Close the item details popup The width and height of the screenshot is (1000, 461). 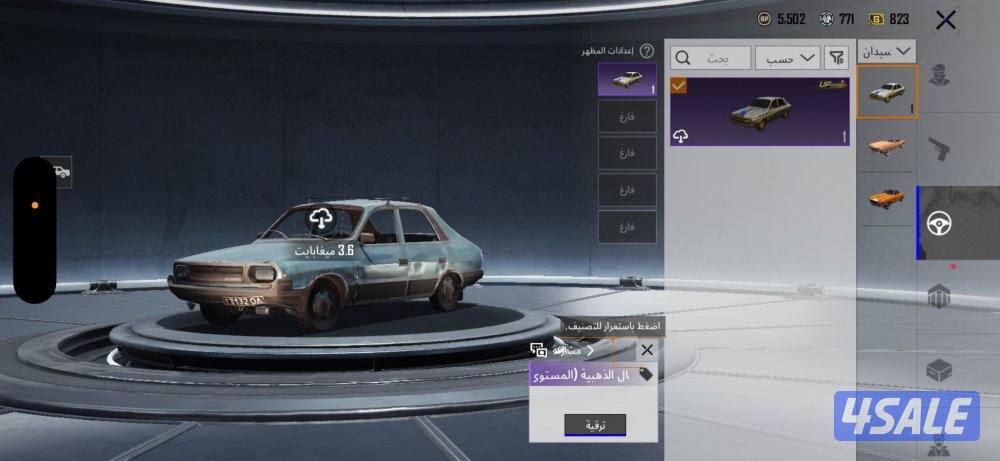(647, 350)
